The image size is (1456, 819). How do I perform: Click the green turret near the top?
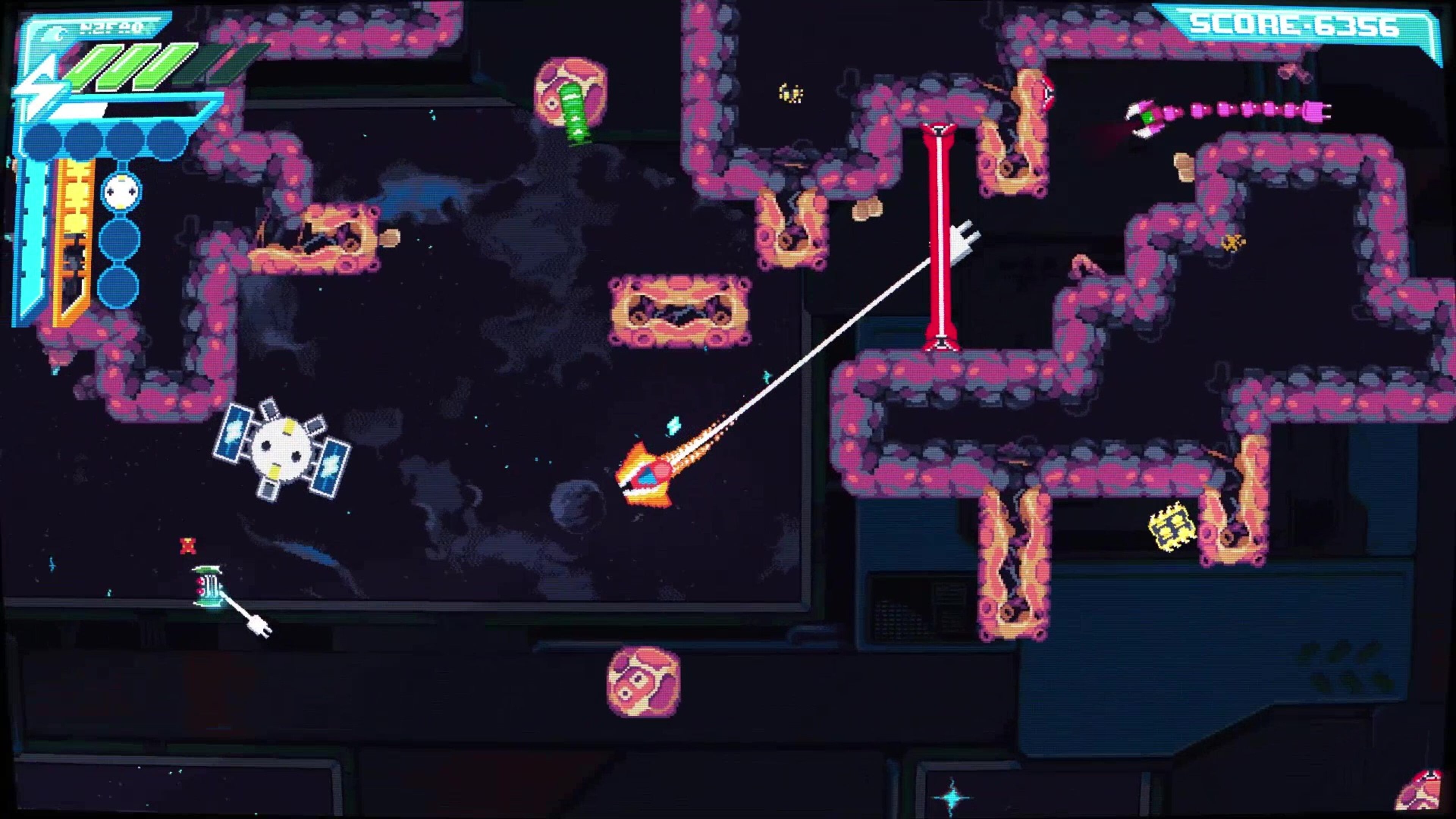coord(574,113)
